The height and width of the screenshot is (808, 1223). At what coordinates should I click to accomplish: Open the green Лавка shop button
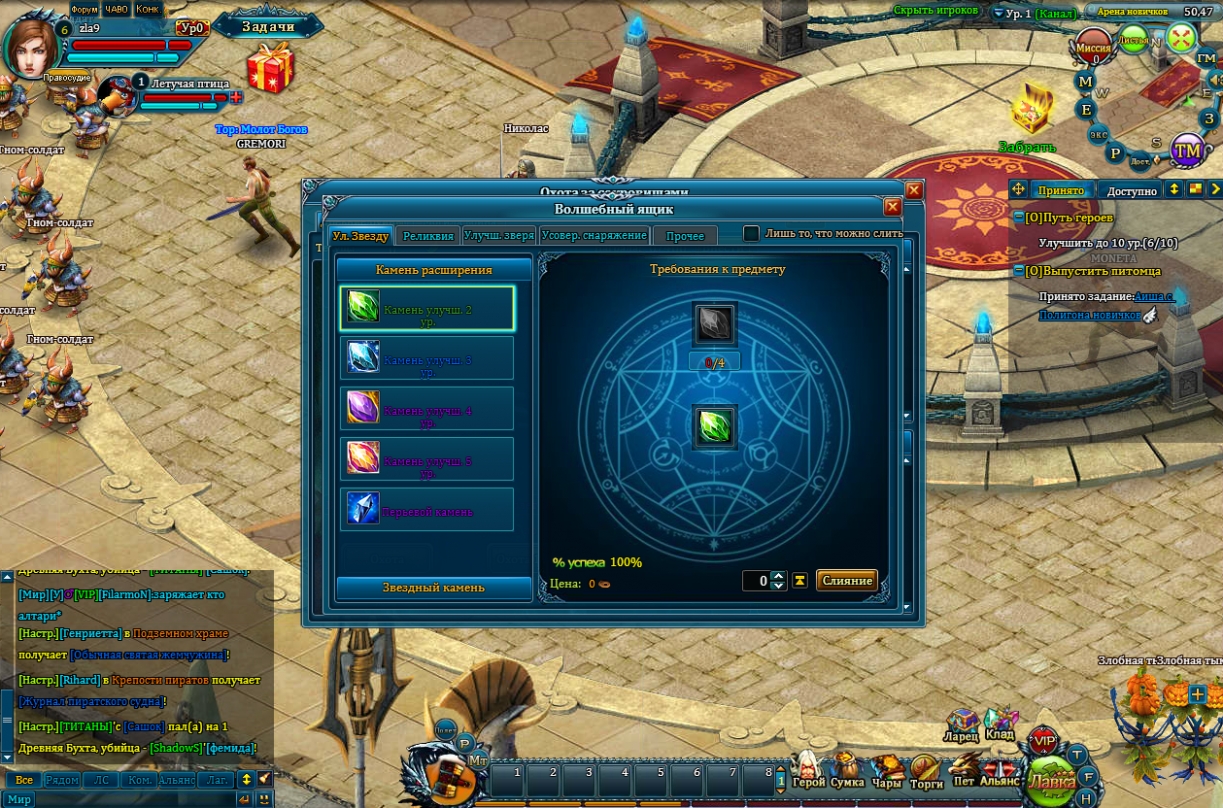point(1051,778)
